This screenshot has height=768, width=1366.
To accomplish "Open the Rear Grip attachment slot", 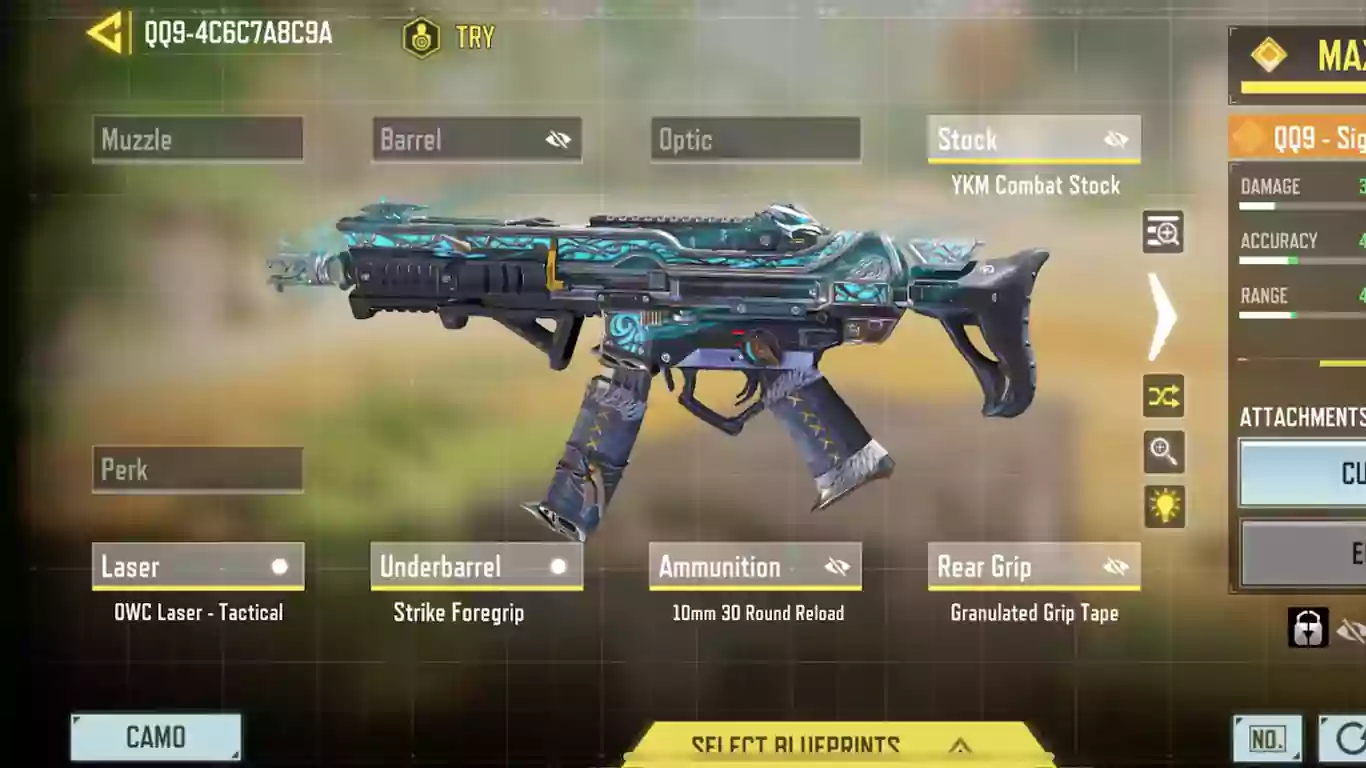I will pos(1034,567).
